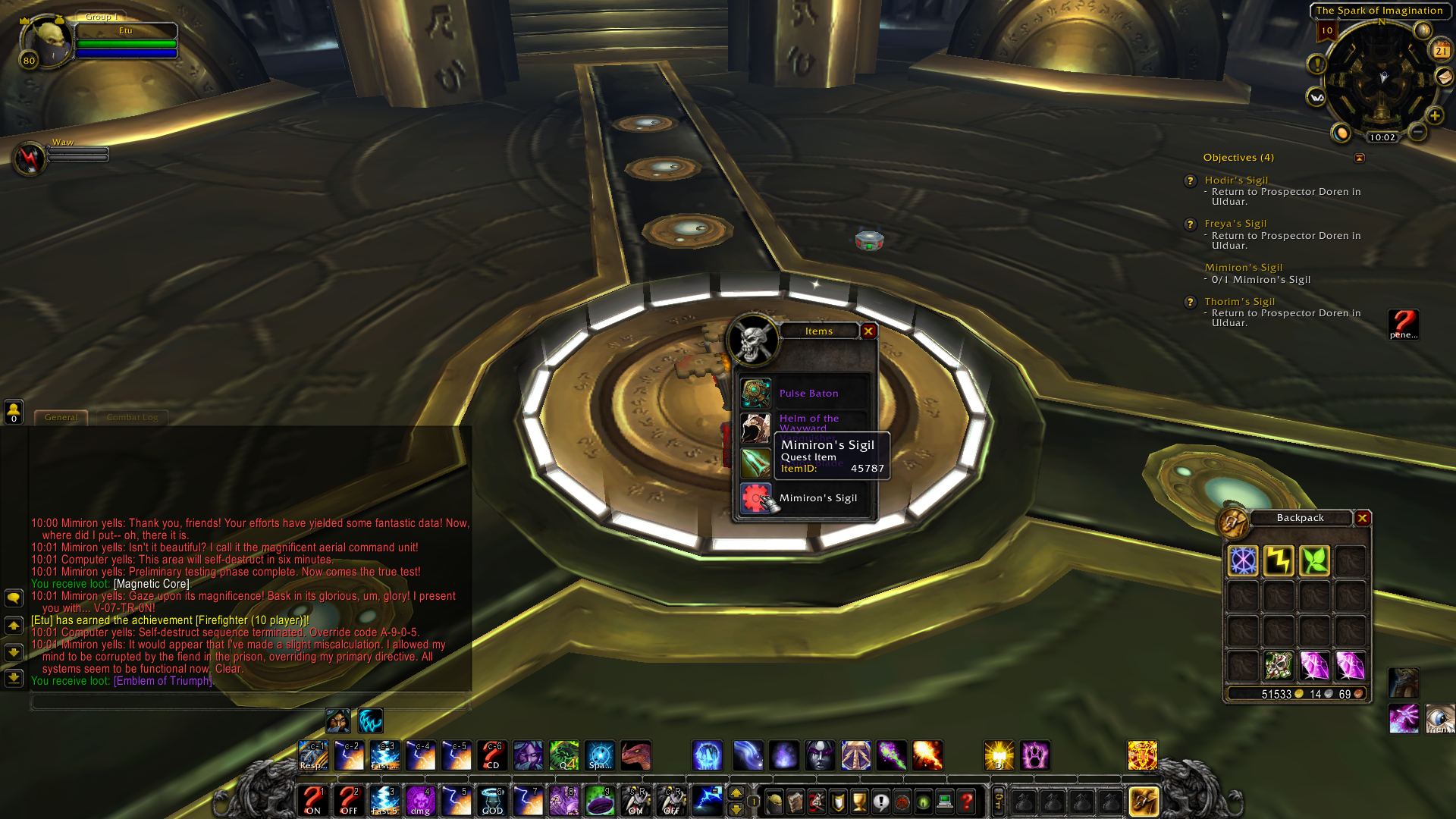Viewport: 1456px width, 819px height.
Task: Toggle the macro button labeled ON
Action: [x=314, y=802]
